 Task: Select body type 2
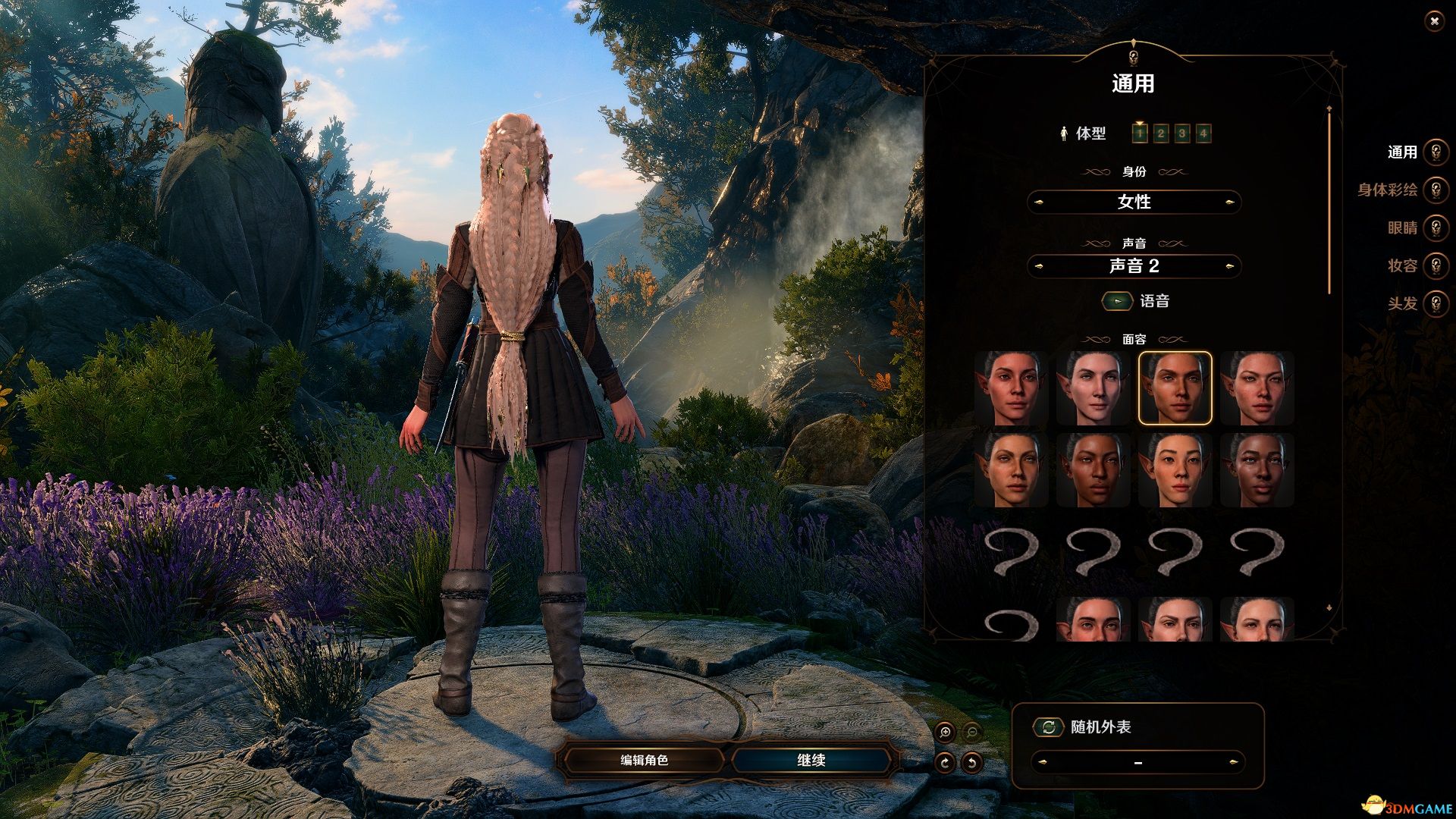click(x=1160, y=134)
